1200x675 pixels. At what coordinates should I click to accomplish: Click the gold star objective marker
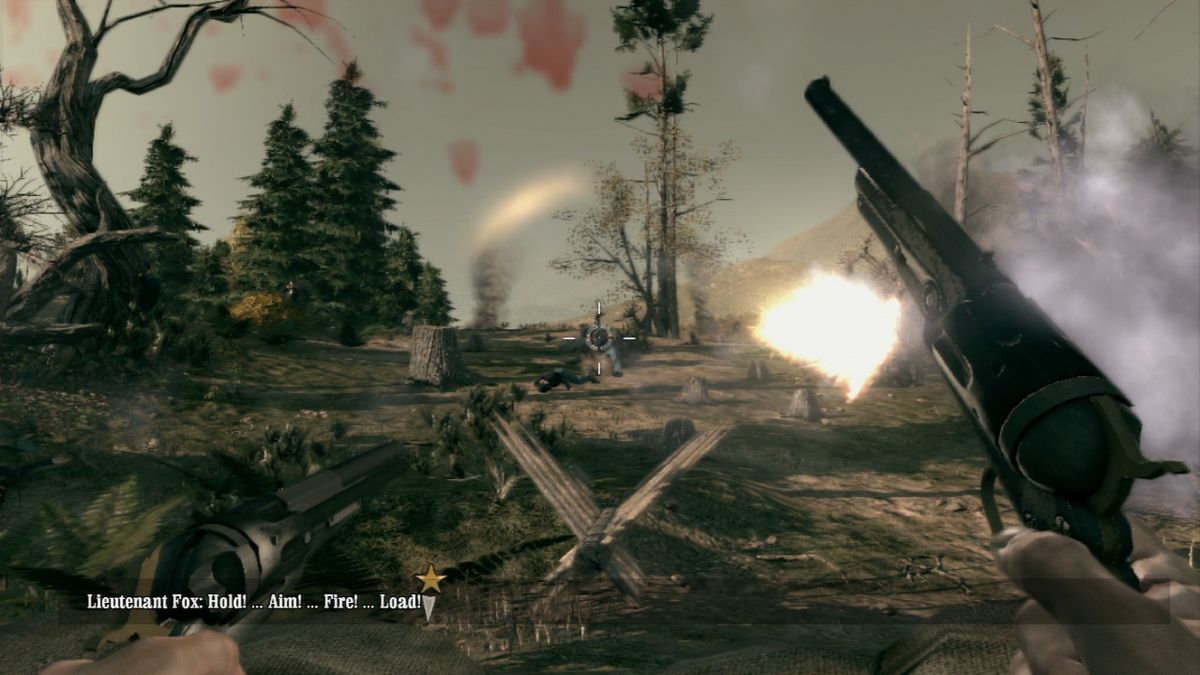tap(430, 578)
